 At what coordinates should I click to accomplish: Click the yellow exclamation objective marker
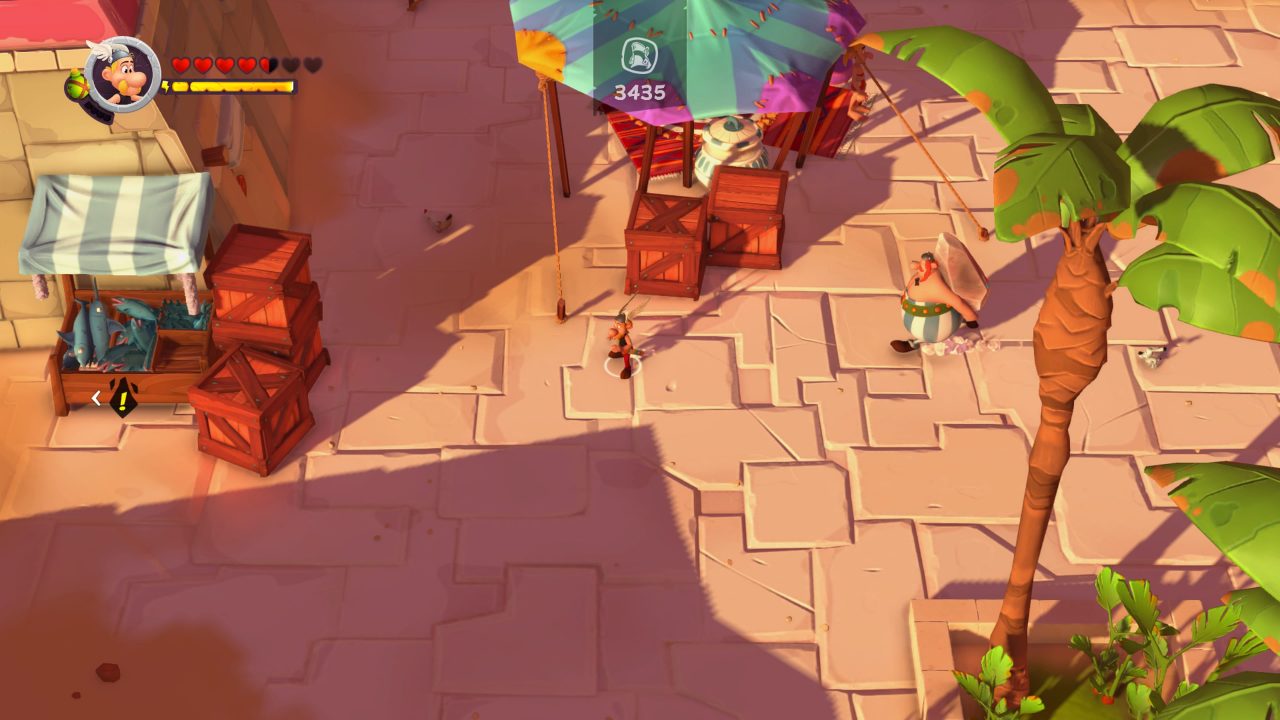pyautogui.click(x=123, y=398)
